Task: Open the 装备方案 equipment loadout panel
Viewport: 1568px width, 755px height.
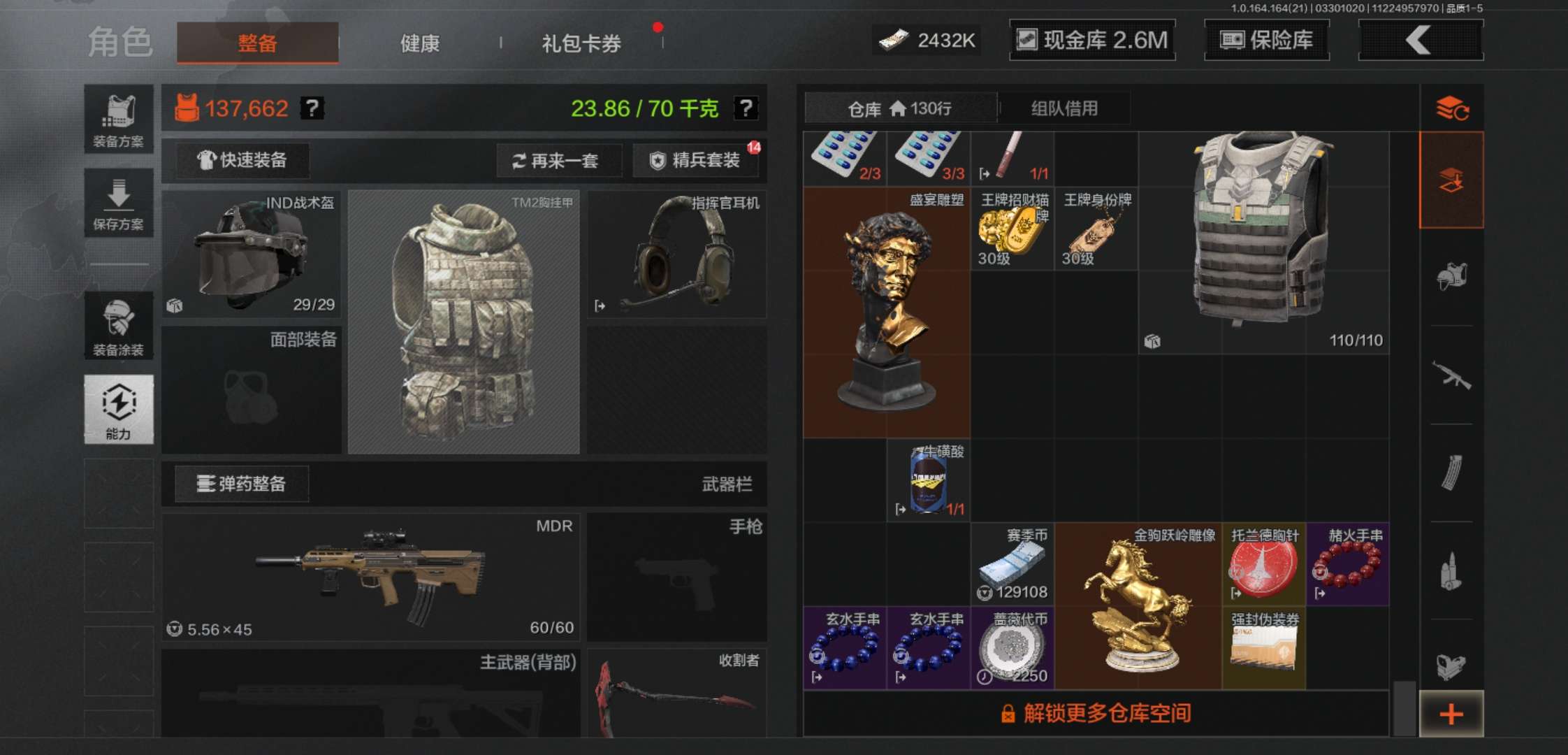Action: (x=119, y=115)
